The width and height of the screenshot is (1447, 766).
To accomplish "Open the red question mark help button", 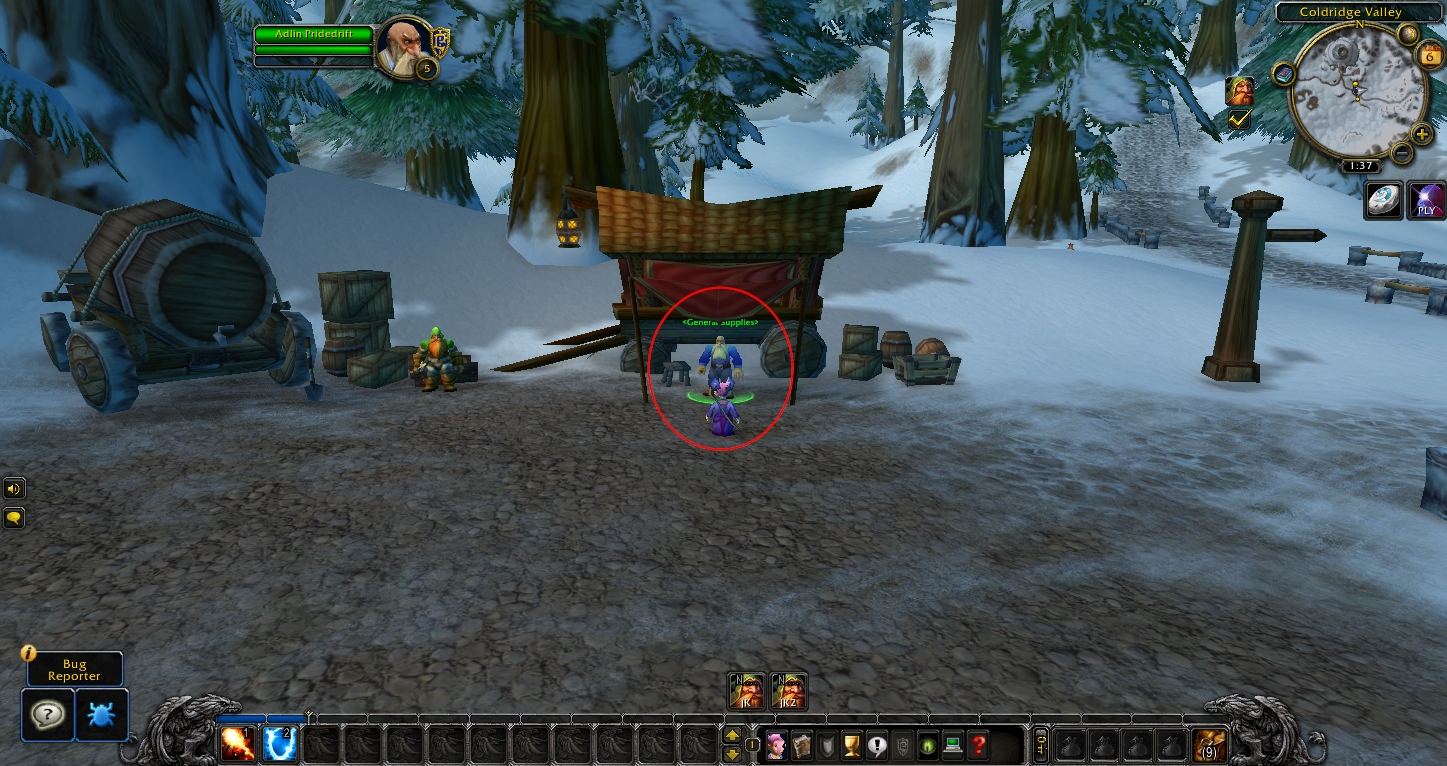I will click(979, 745).
